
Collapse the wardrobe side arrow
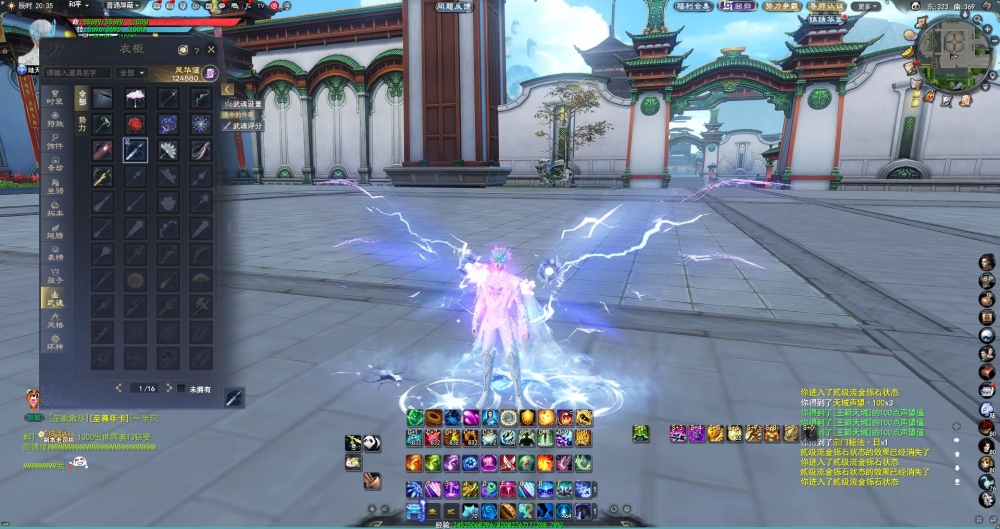tap(228, 89)
